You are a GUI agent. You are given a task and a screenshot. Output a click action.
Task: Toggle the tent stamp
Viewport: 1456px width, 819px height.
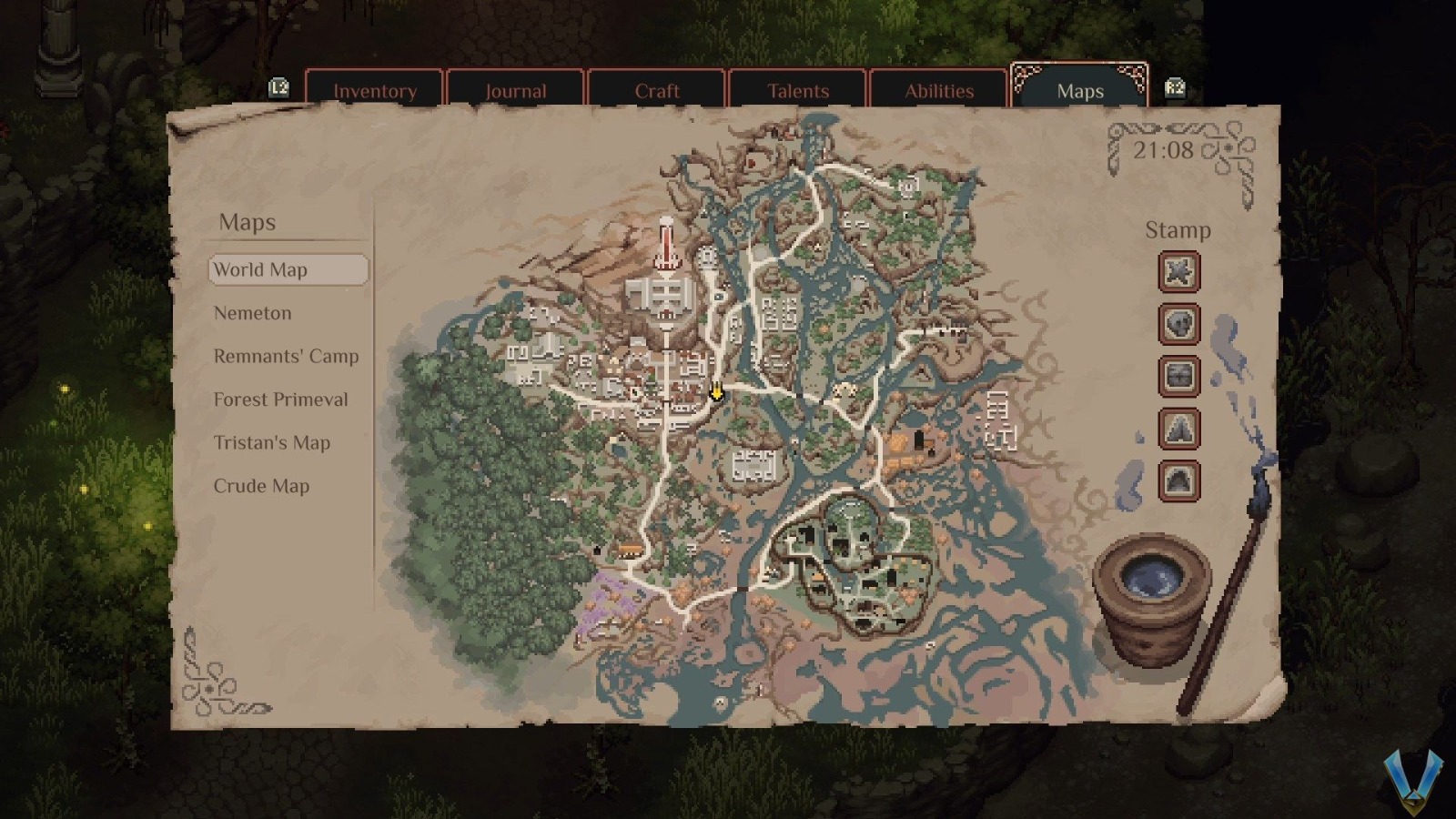coord(1178,429)
